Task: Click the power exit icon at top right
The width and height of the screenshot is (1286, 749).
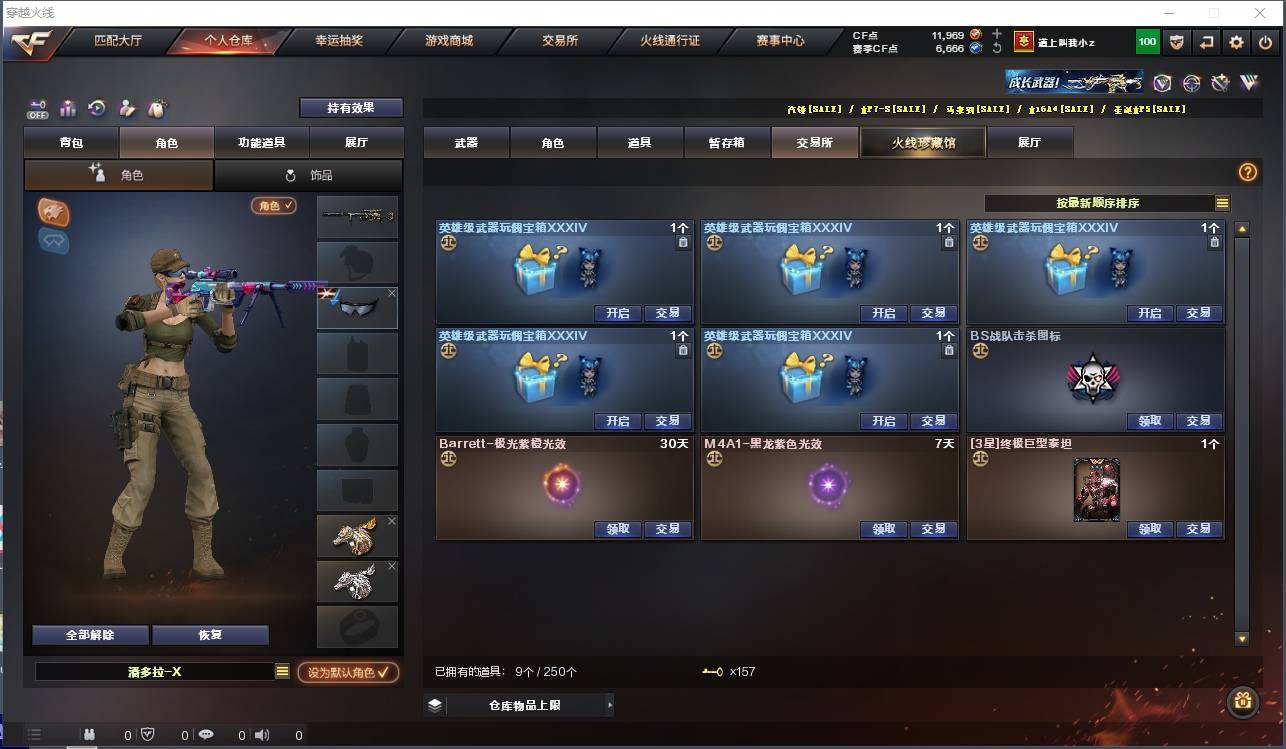Action: [x=1265, y=42]
